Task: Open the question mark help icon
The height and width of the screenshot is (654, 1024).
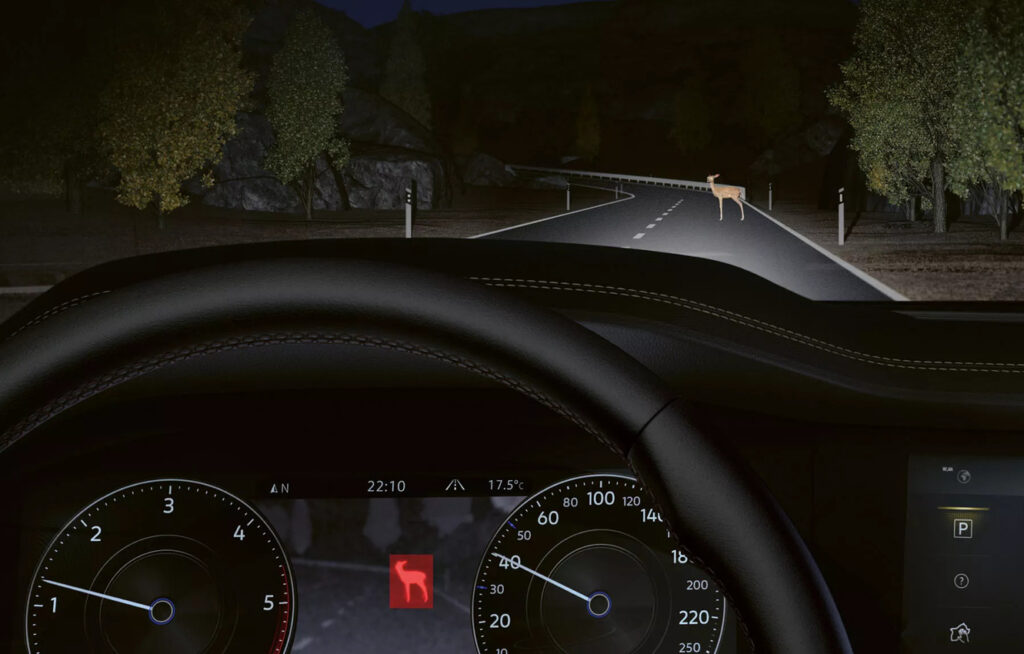Action: click(x=962, y=581)
